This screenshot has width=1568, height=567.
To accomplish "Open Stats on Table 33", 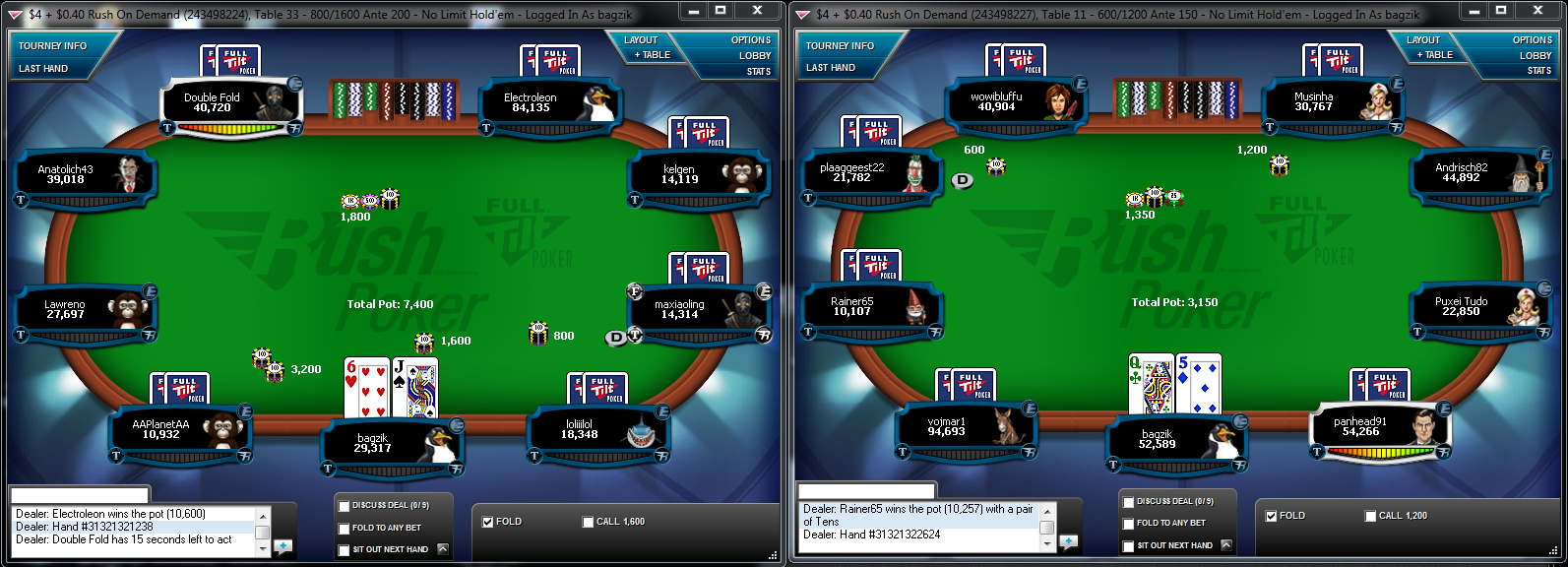I will (758, 71).
